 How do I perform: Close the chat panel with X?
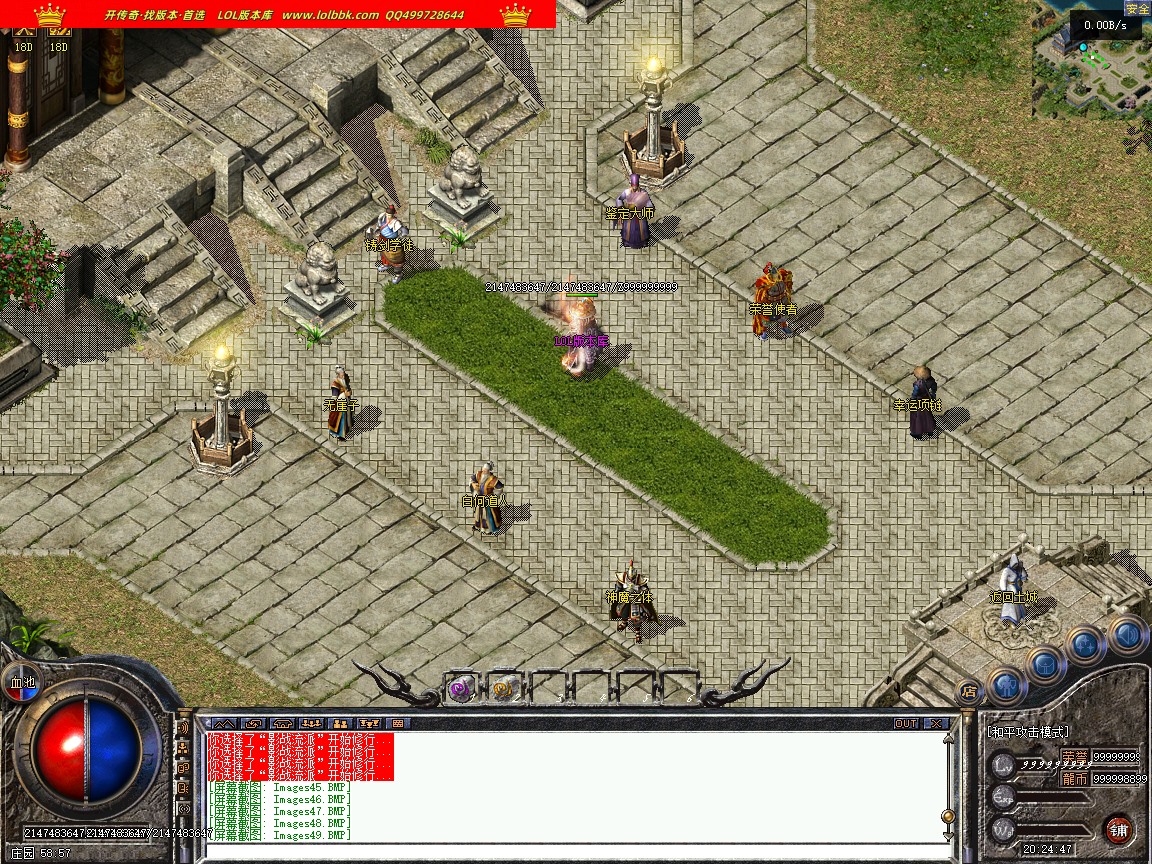pyautogui.click(x=936, y=723)
